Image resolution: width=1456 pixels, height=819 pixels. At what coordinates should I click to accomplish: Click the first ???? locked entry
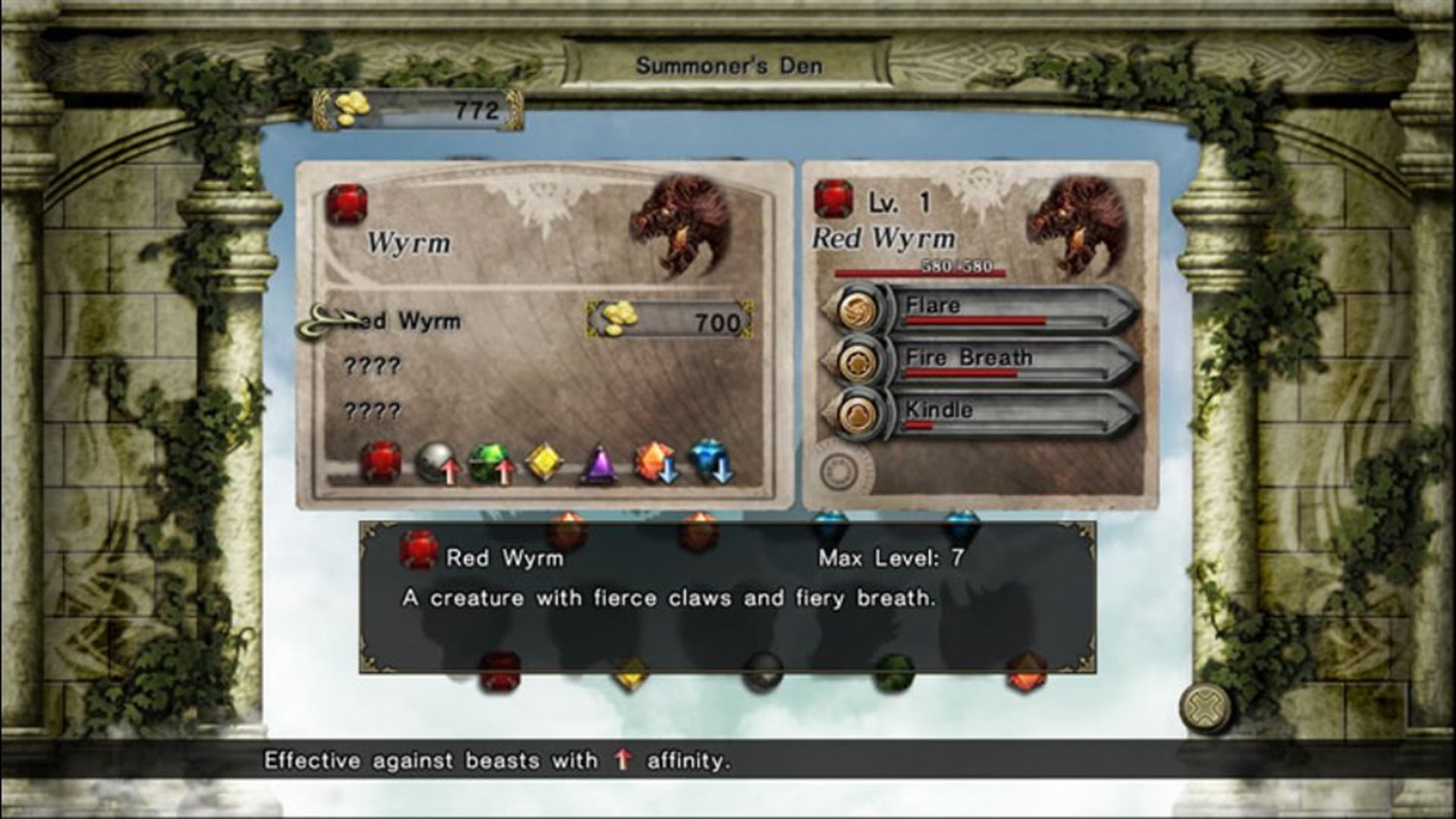coord(375,366)
